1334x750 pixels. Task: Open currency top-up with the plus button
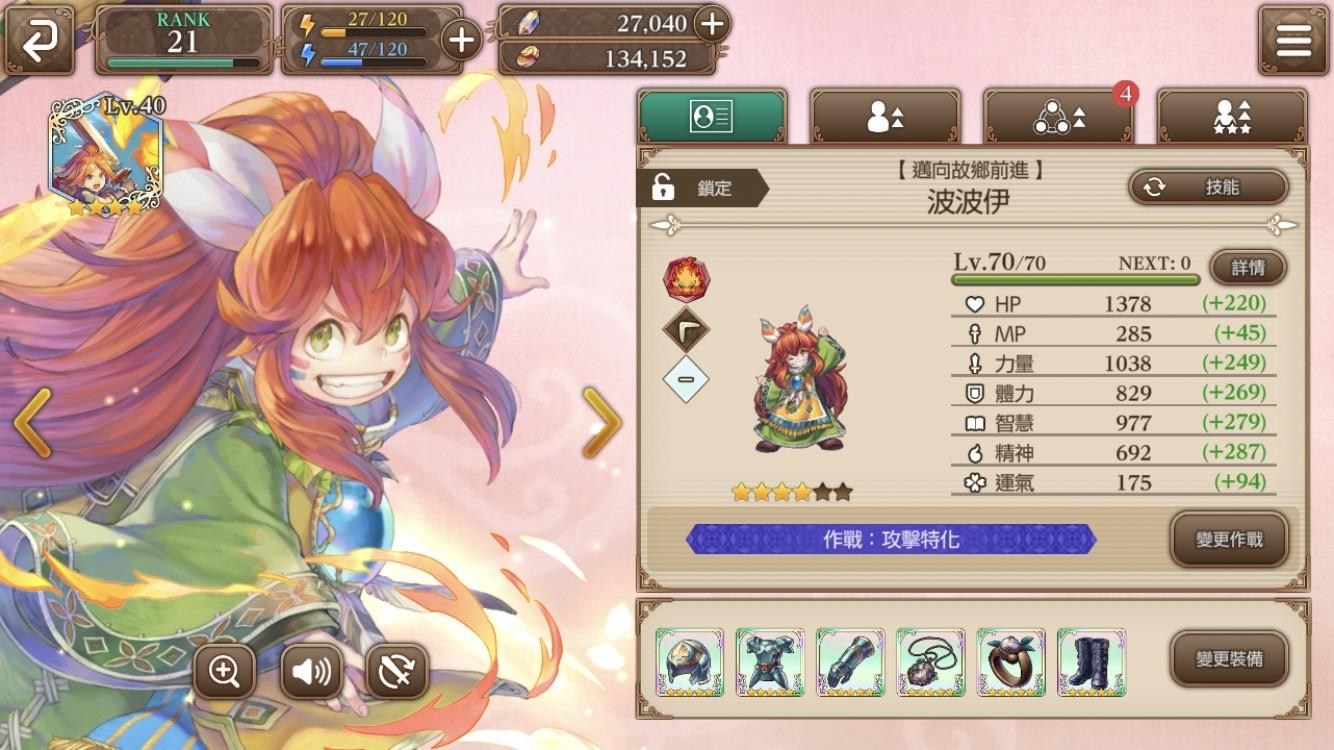[x=712, y=24]
